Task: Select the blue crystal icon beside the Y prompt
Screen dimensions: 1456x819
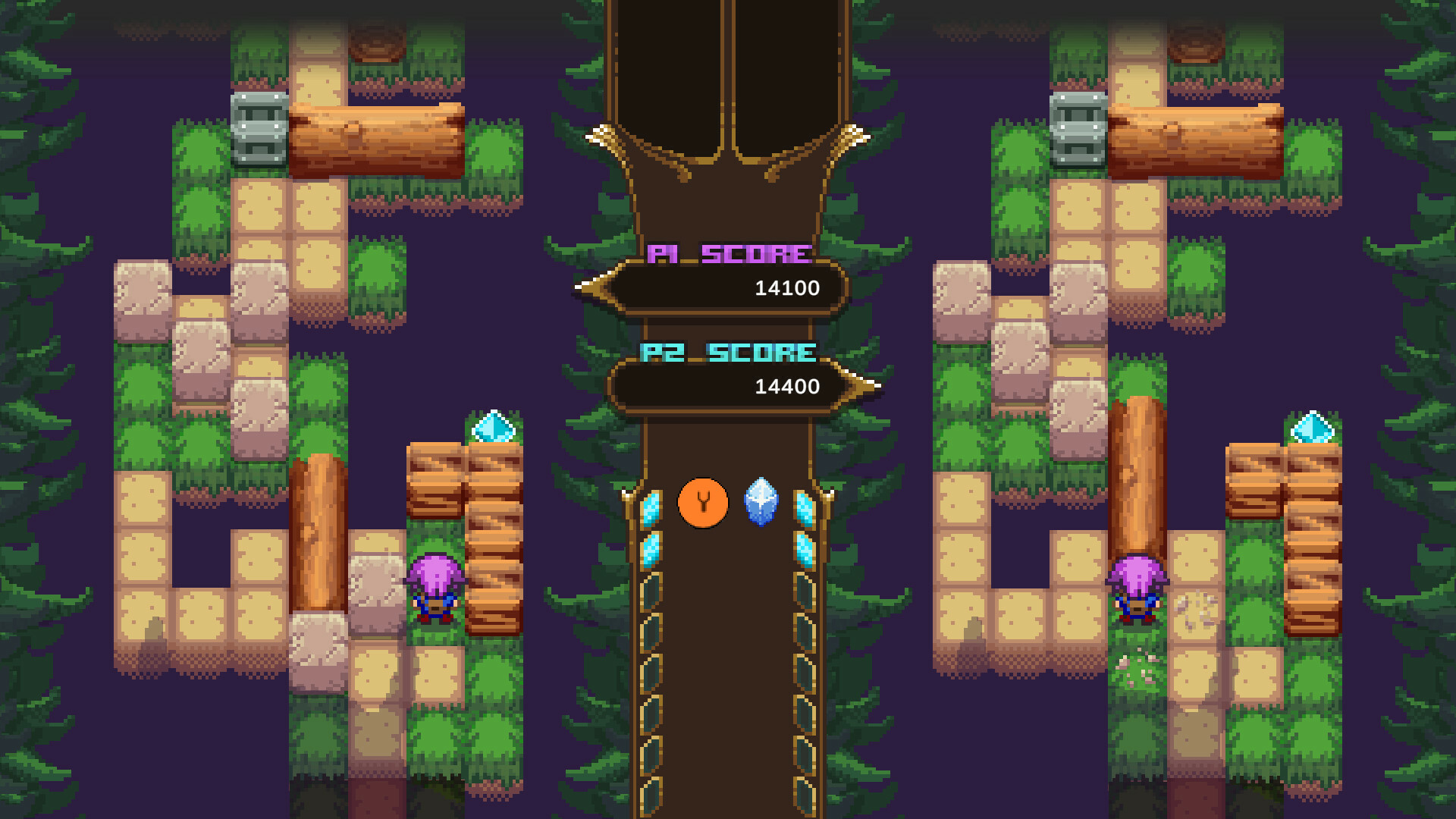Action: (759, 502)
